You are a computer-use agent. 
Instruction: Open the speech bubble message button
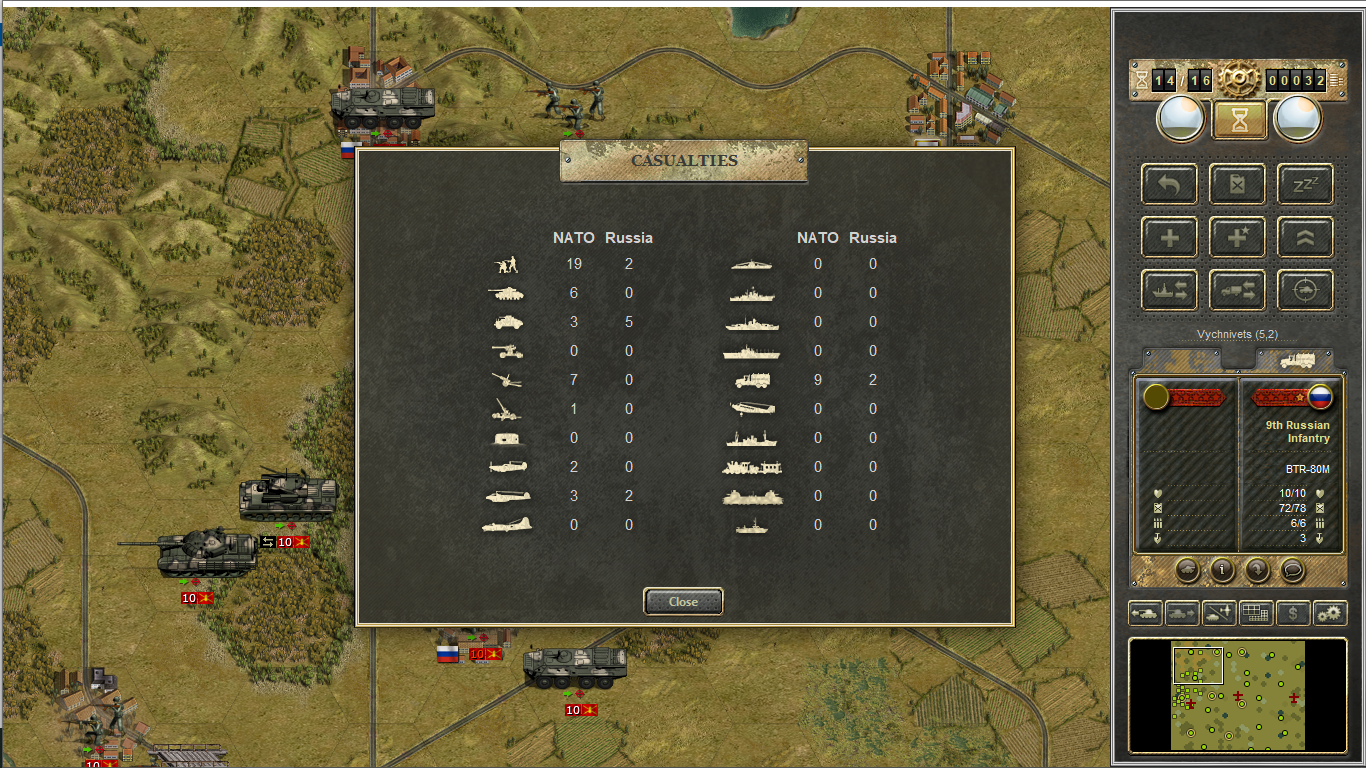(1293, 570)
